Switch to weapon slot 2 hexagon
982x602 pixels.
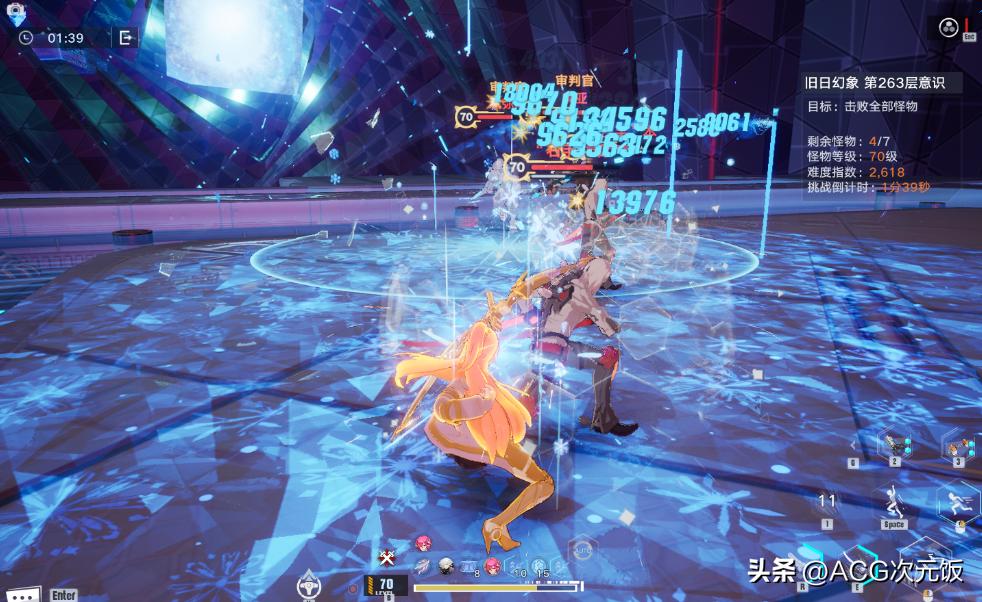[894, 443]
